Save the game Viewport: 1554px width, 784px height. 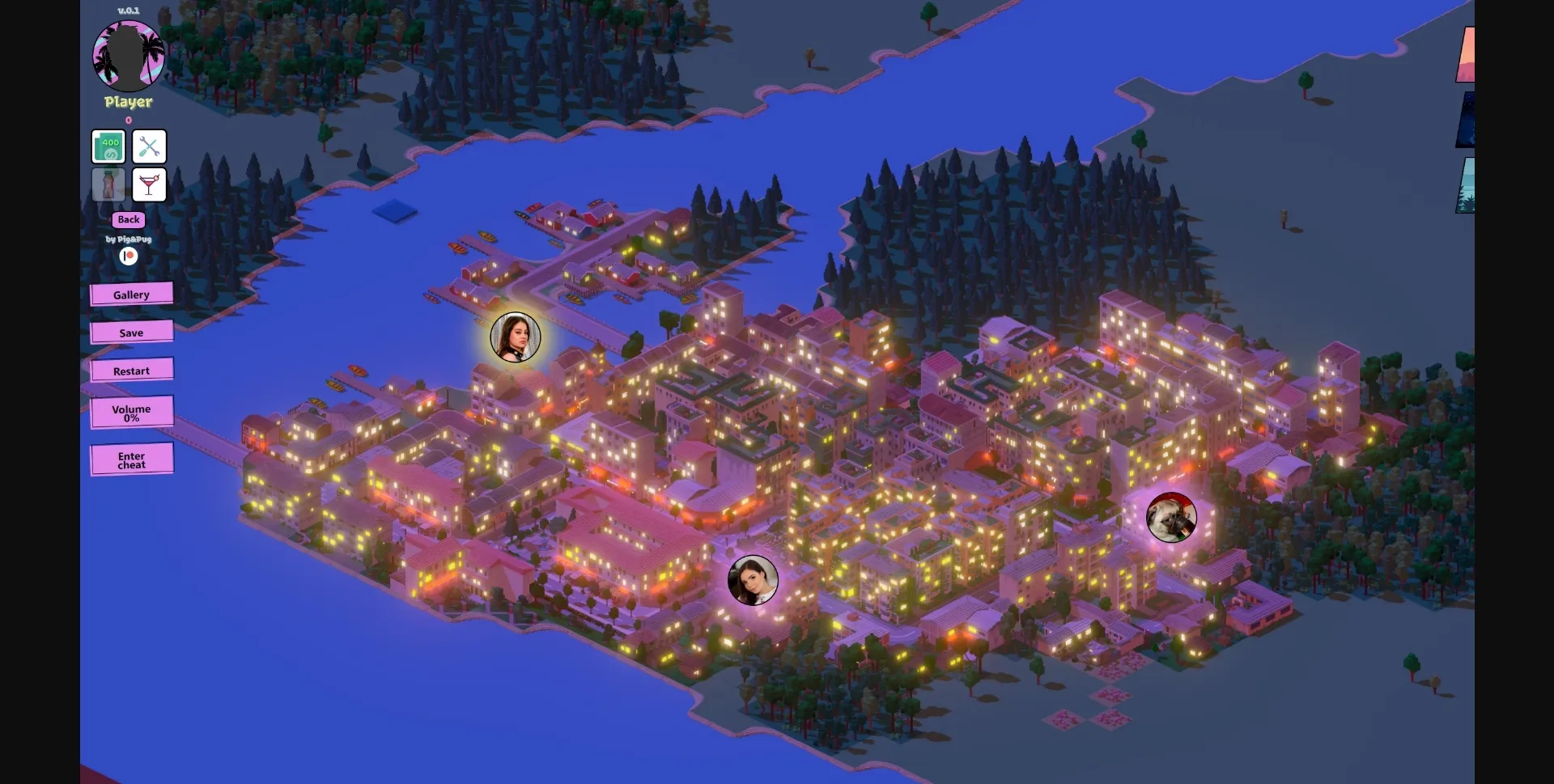pos(131,333)
